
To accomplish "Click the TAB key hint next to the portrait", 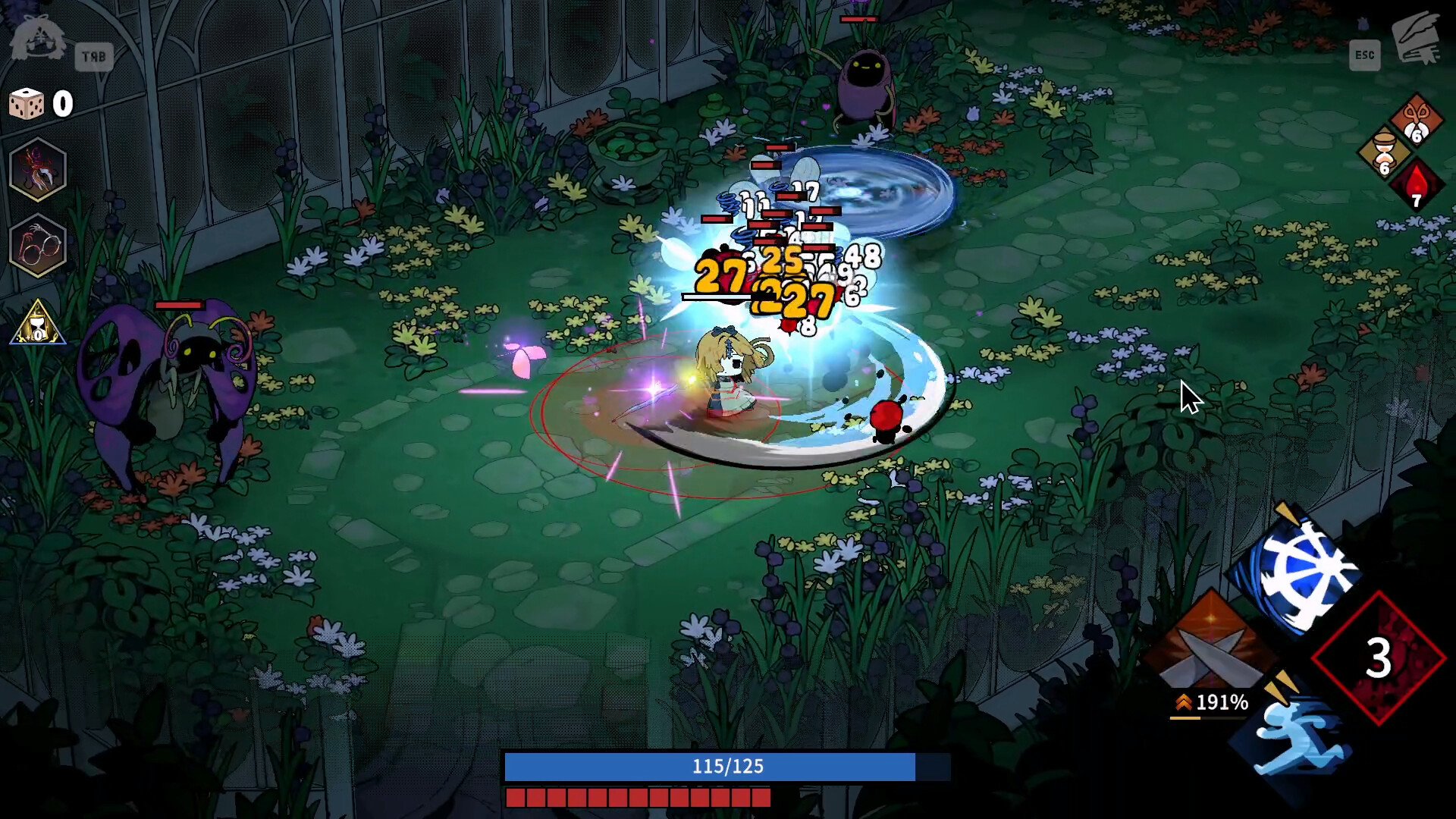I will coord(95,56).
